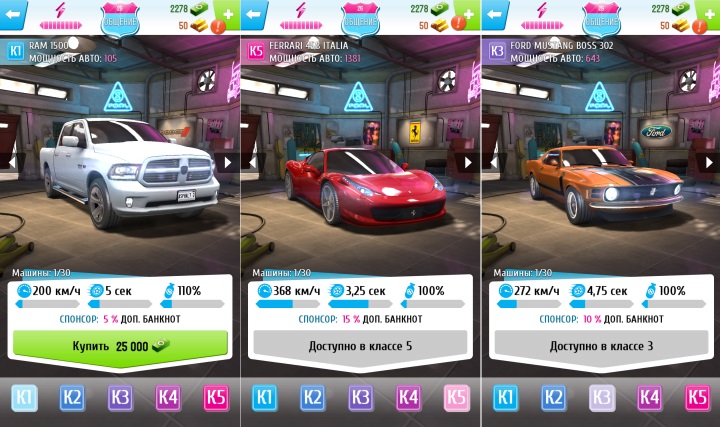Switch to K3 tab under the Ferrari
The height and width of the screenshot is (427, 720).
(360, 399)
